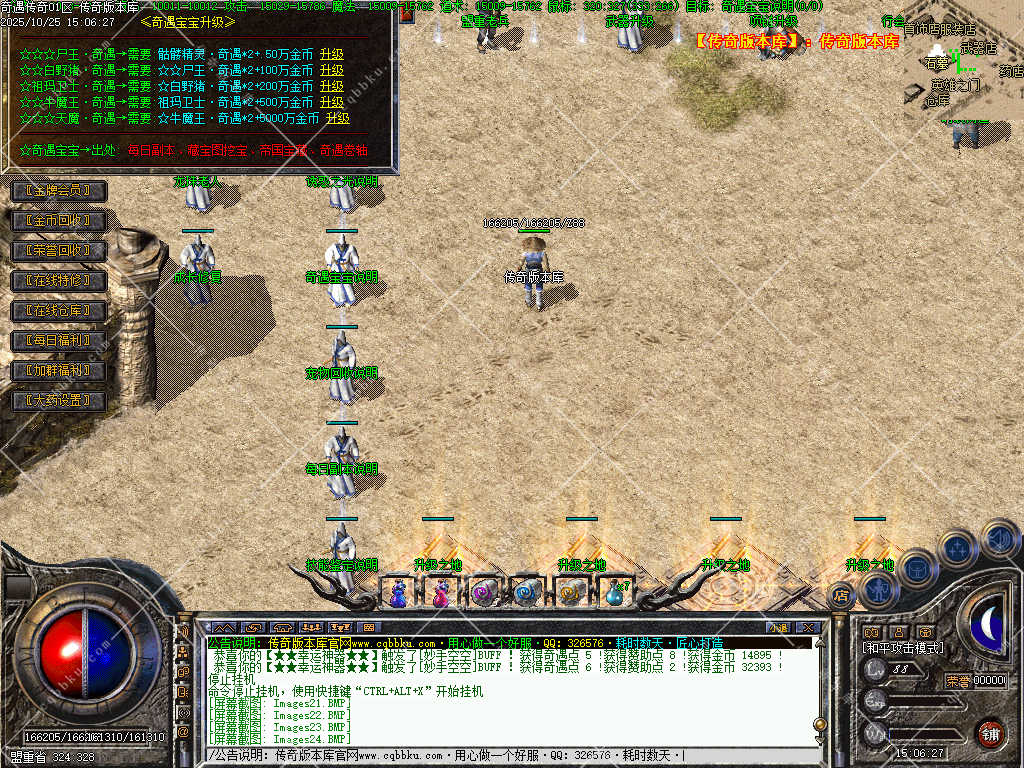Open the 店 shop round button
The height and width of the screenshot is (768, 1024).
[x=842, y=596]
